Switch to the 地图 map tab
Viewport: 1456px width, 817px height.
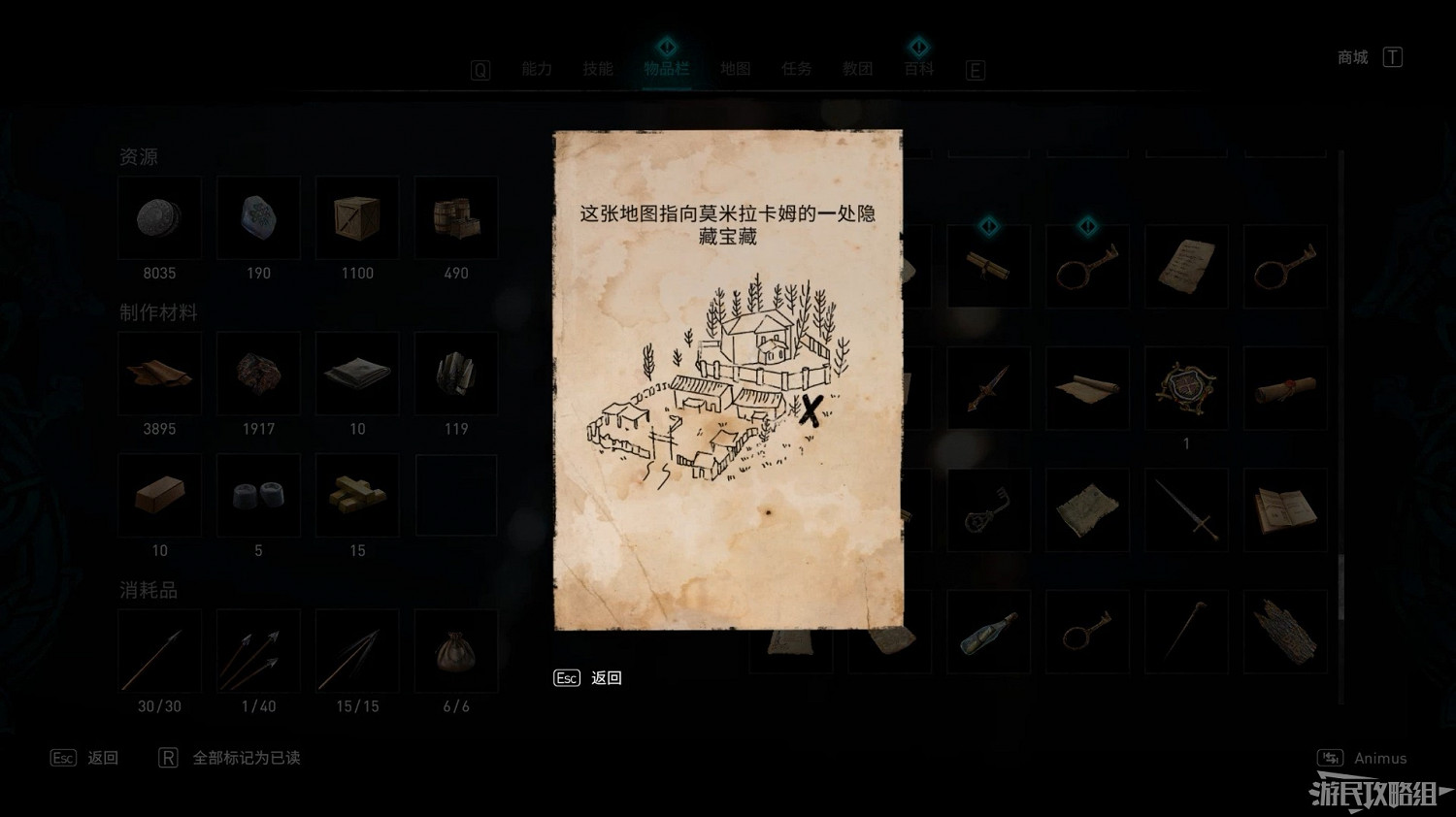click(735, 69)
